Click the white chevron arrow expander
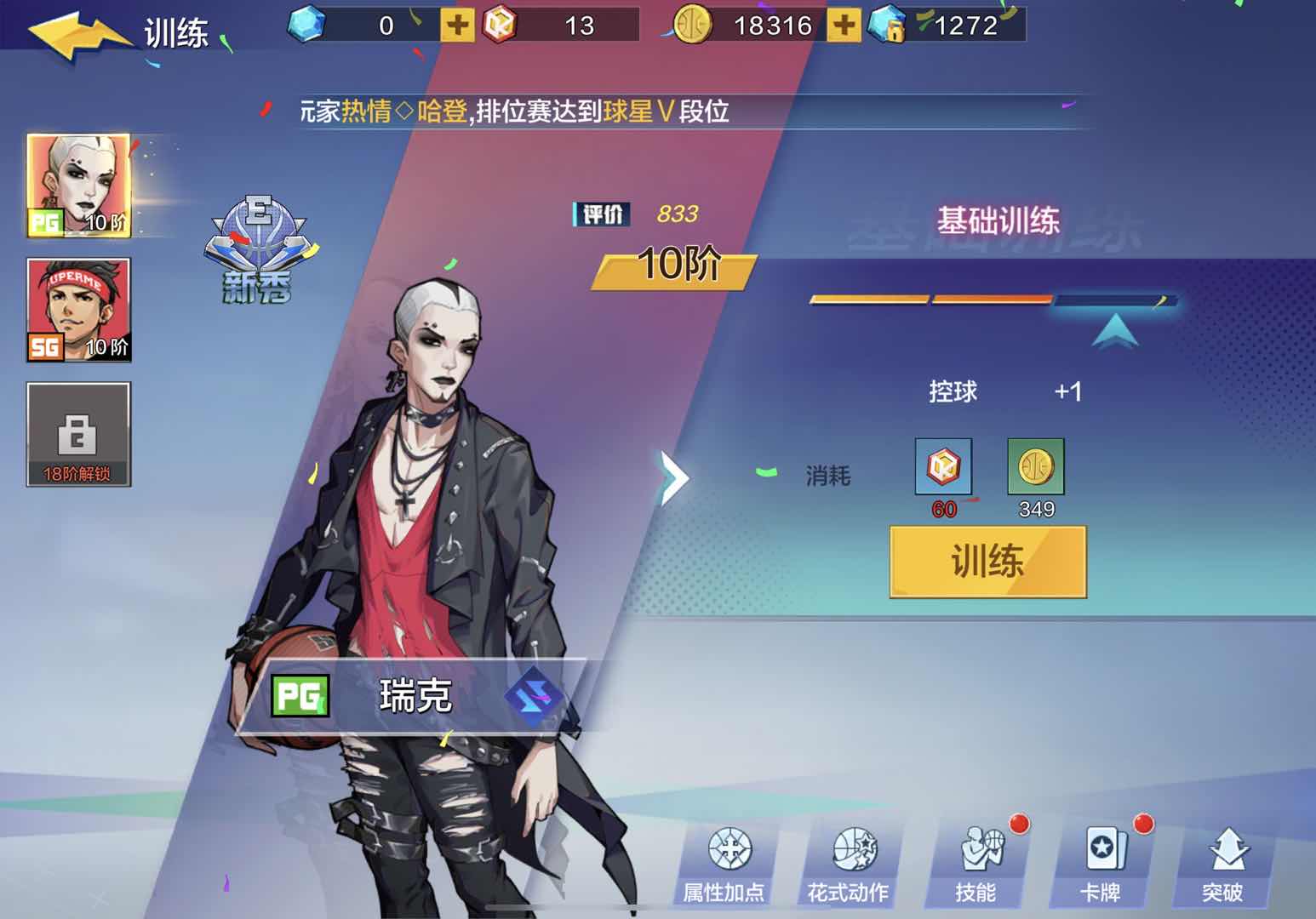This screenshot has height=919, width=1316. [x=674, y=477]
